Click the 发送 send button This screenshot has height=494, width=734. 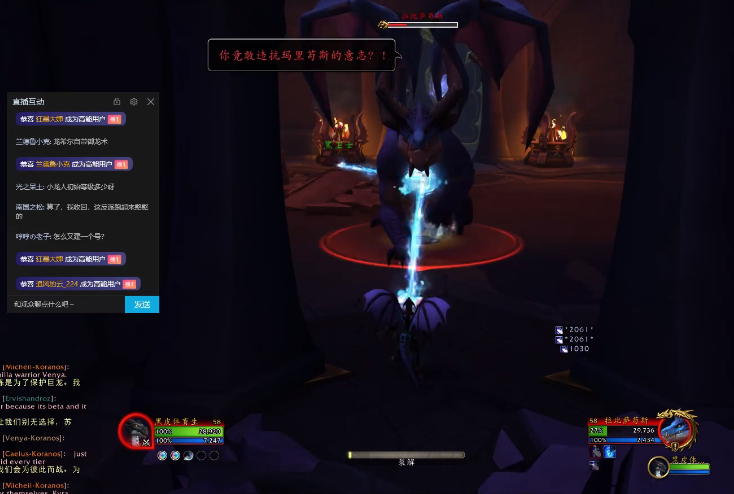[142, 304]
